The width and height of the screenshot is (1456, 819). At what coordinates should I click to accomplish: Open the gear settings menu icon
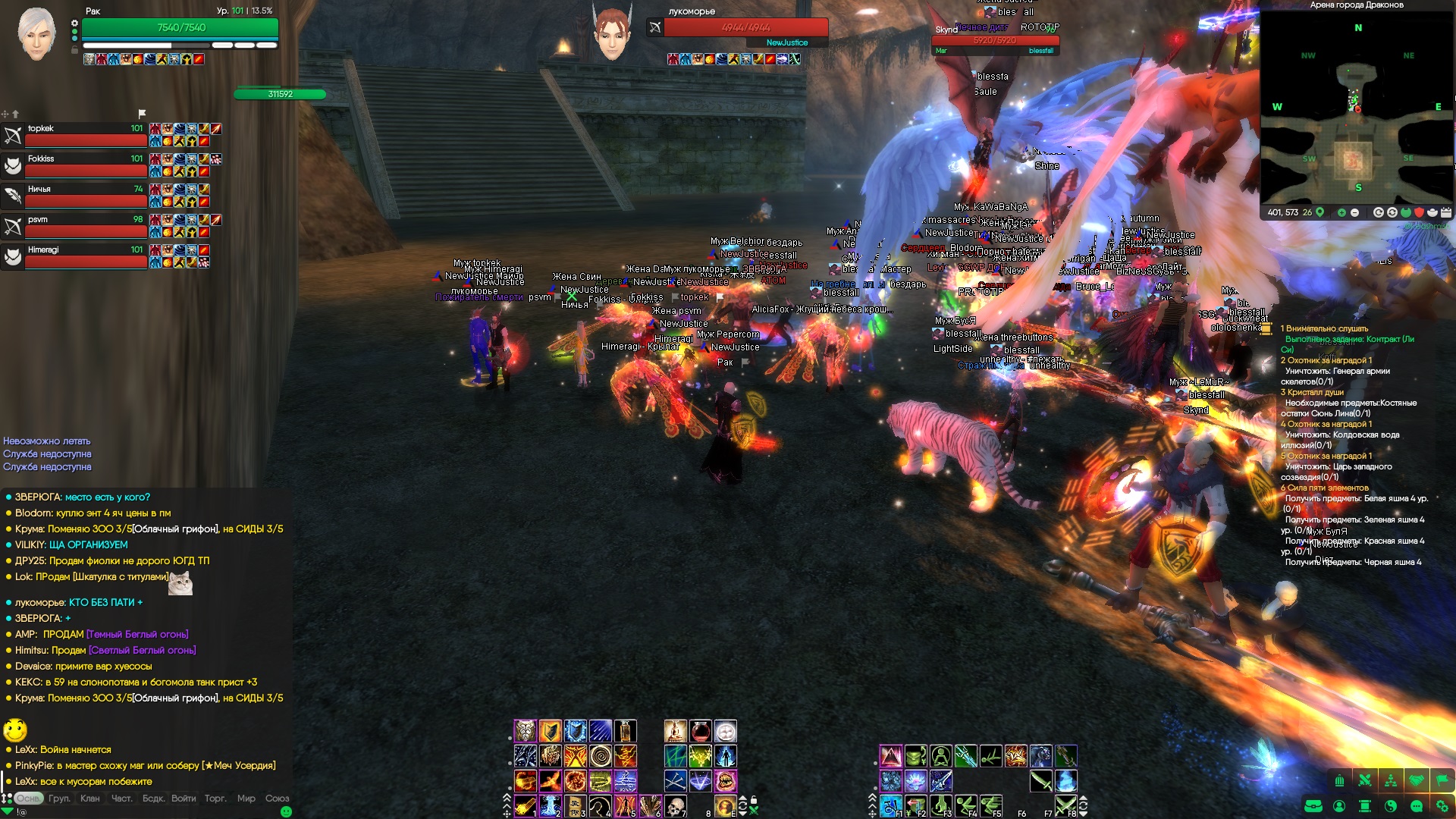click(1442, 806)
